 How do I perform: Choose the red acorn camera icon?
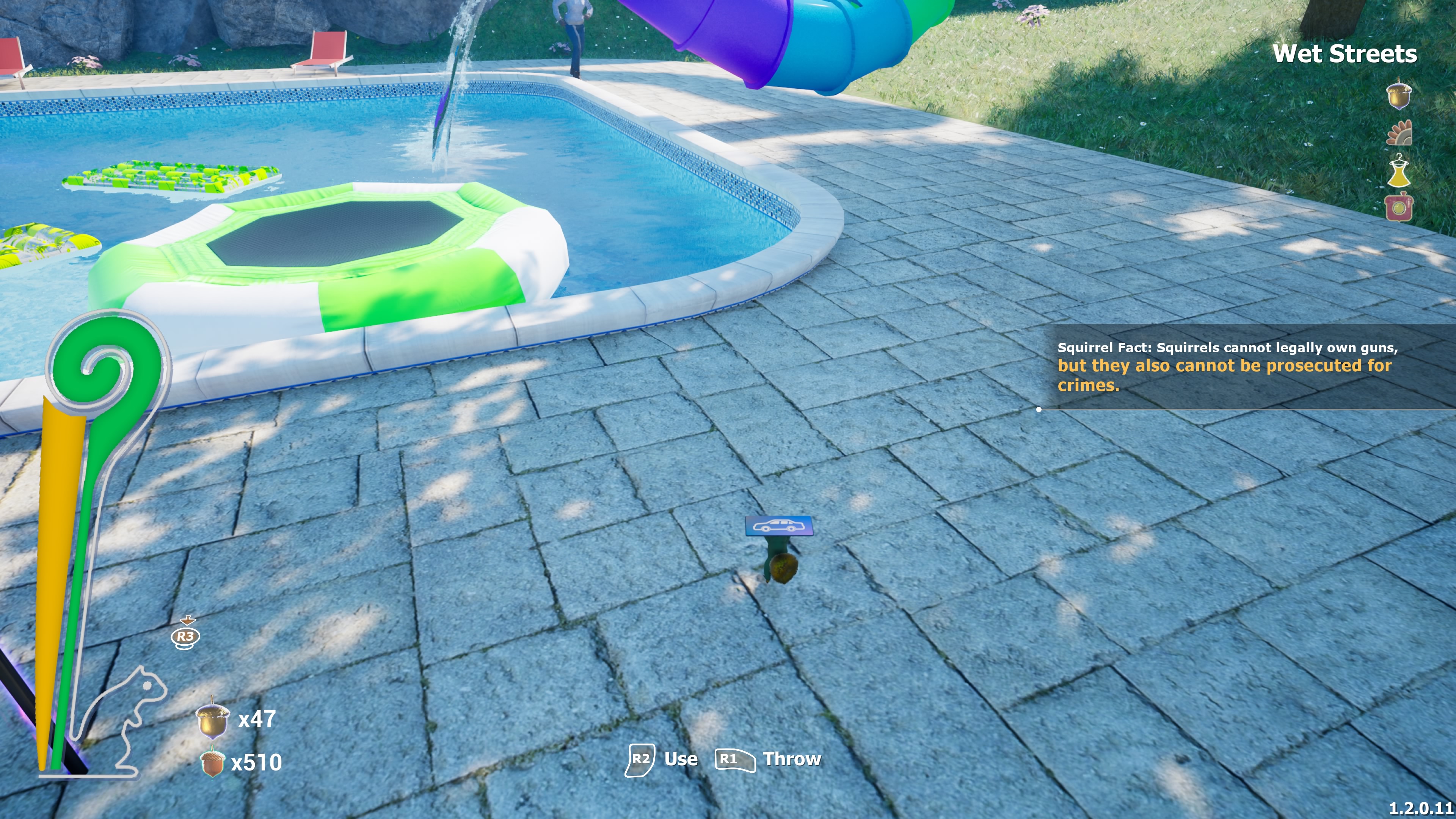pyautogui.click(x=1399, y=207)
